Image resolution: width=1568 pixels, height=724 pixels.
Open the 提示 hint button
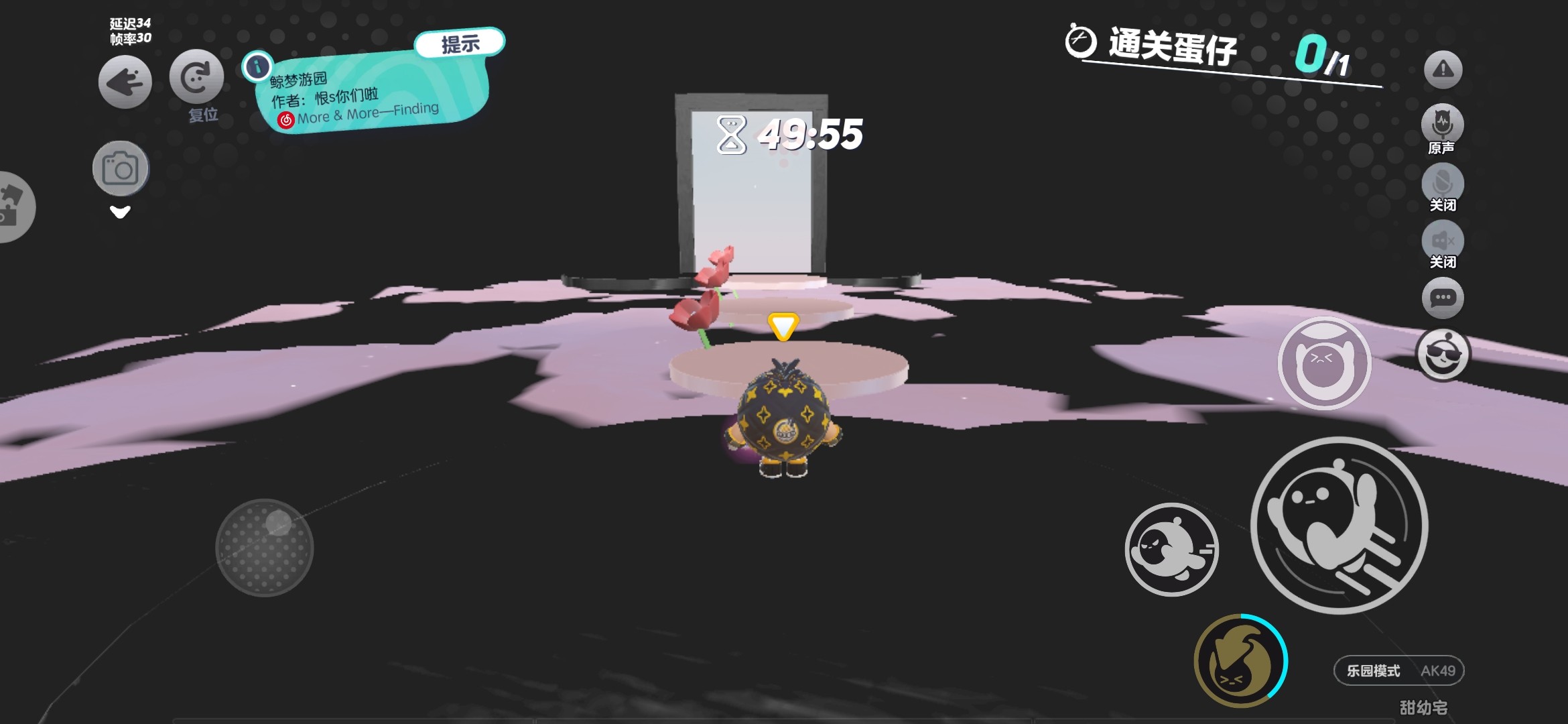click(x=460, y=44)
